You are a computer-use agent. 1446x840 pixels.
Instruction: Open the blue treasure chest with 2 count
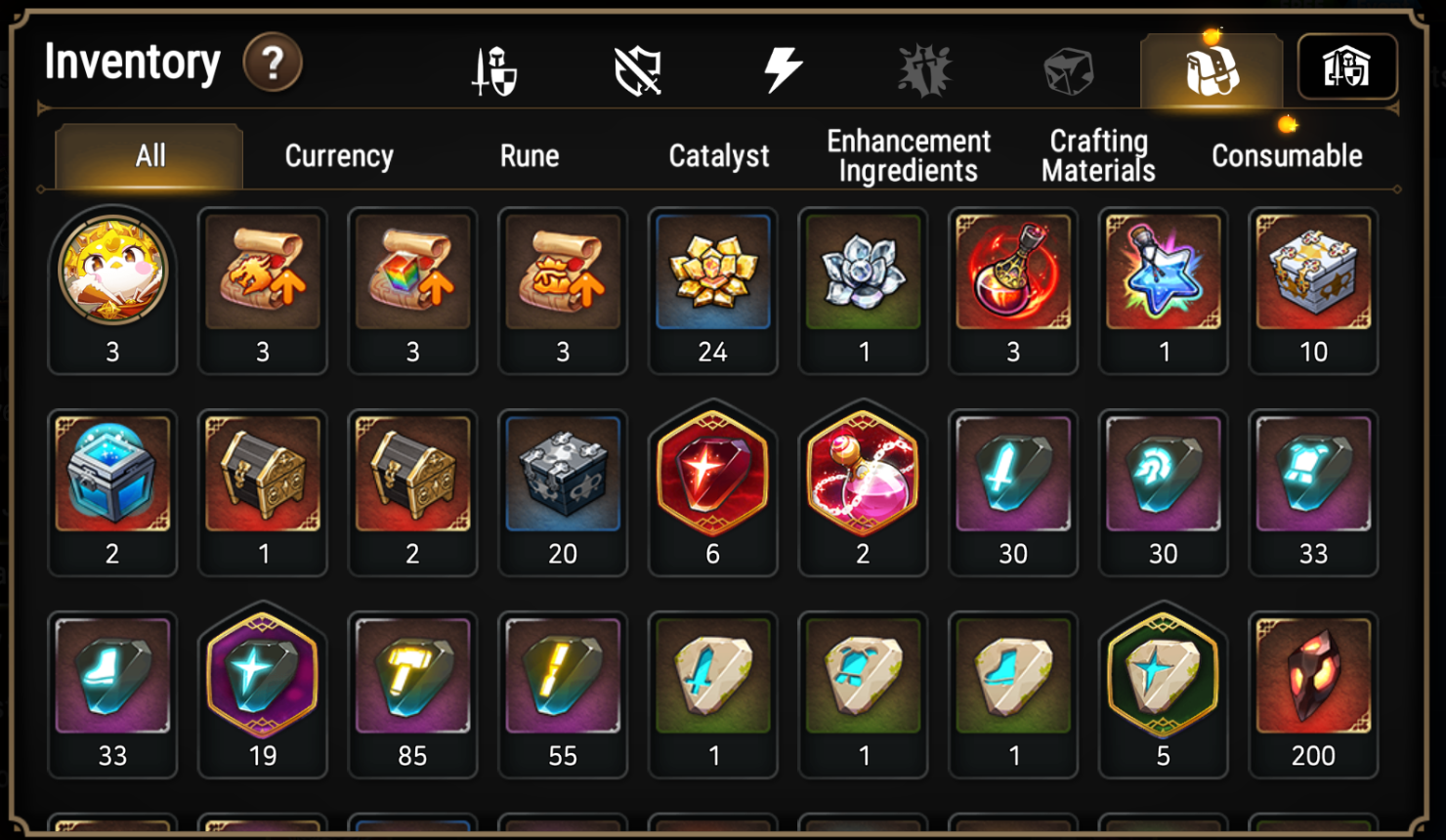pos(112,477)
